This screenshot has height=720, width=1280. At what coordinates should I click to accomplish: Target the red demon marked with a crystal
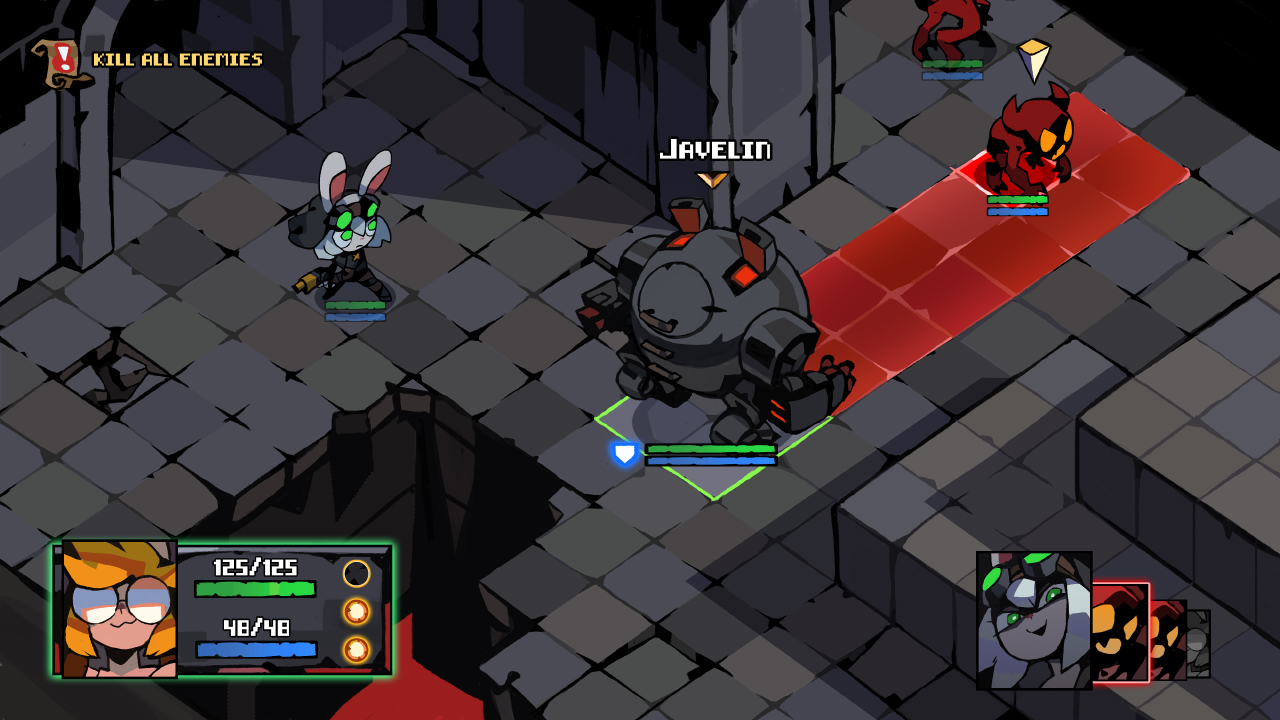1028,143
